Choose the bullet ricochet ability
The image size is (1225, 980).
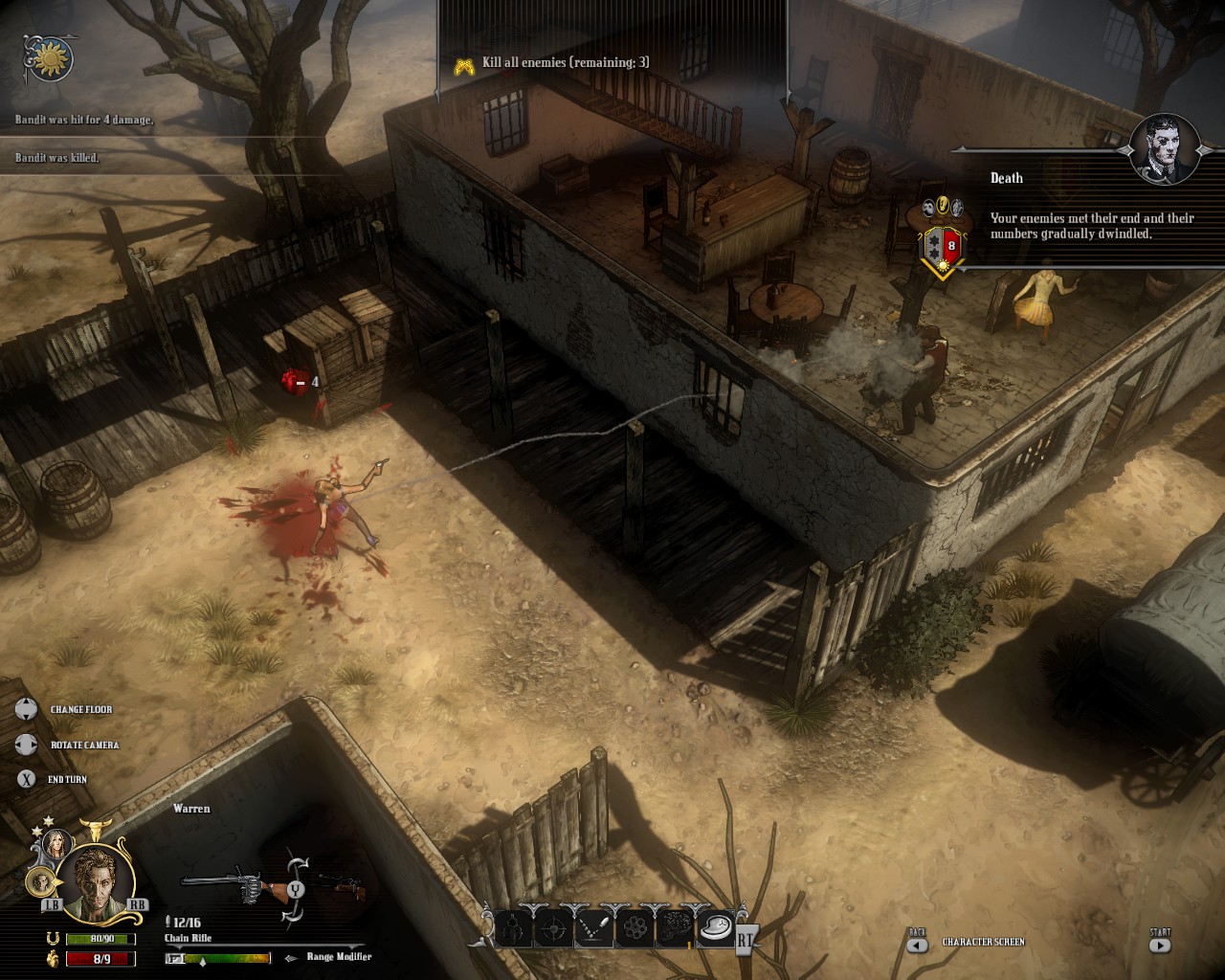[x=593, y=926]
